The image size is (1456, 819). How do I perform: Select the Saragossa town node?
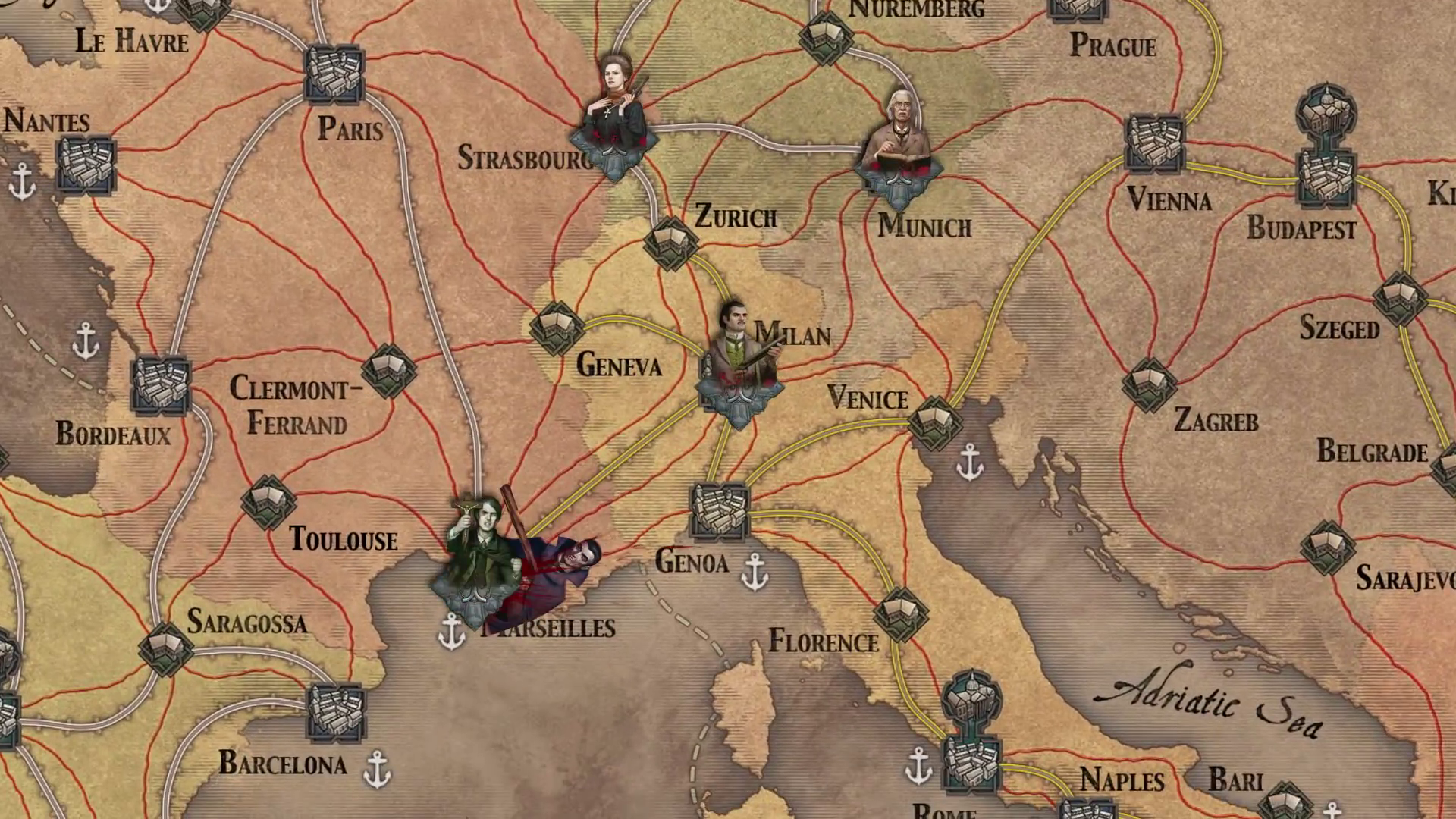pyautogui.click(x=166, y=649)
